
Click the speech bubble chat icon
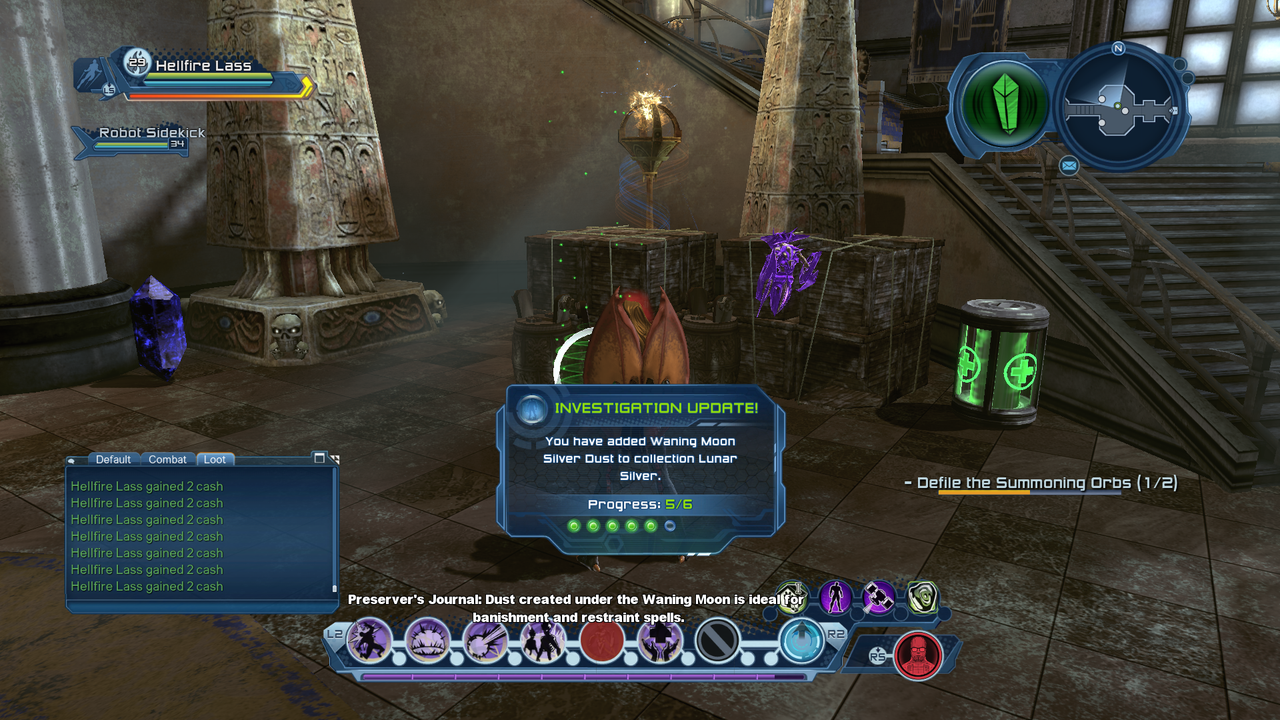click(x=73, y=460)
